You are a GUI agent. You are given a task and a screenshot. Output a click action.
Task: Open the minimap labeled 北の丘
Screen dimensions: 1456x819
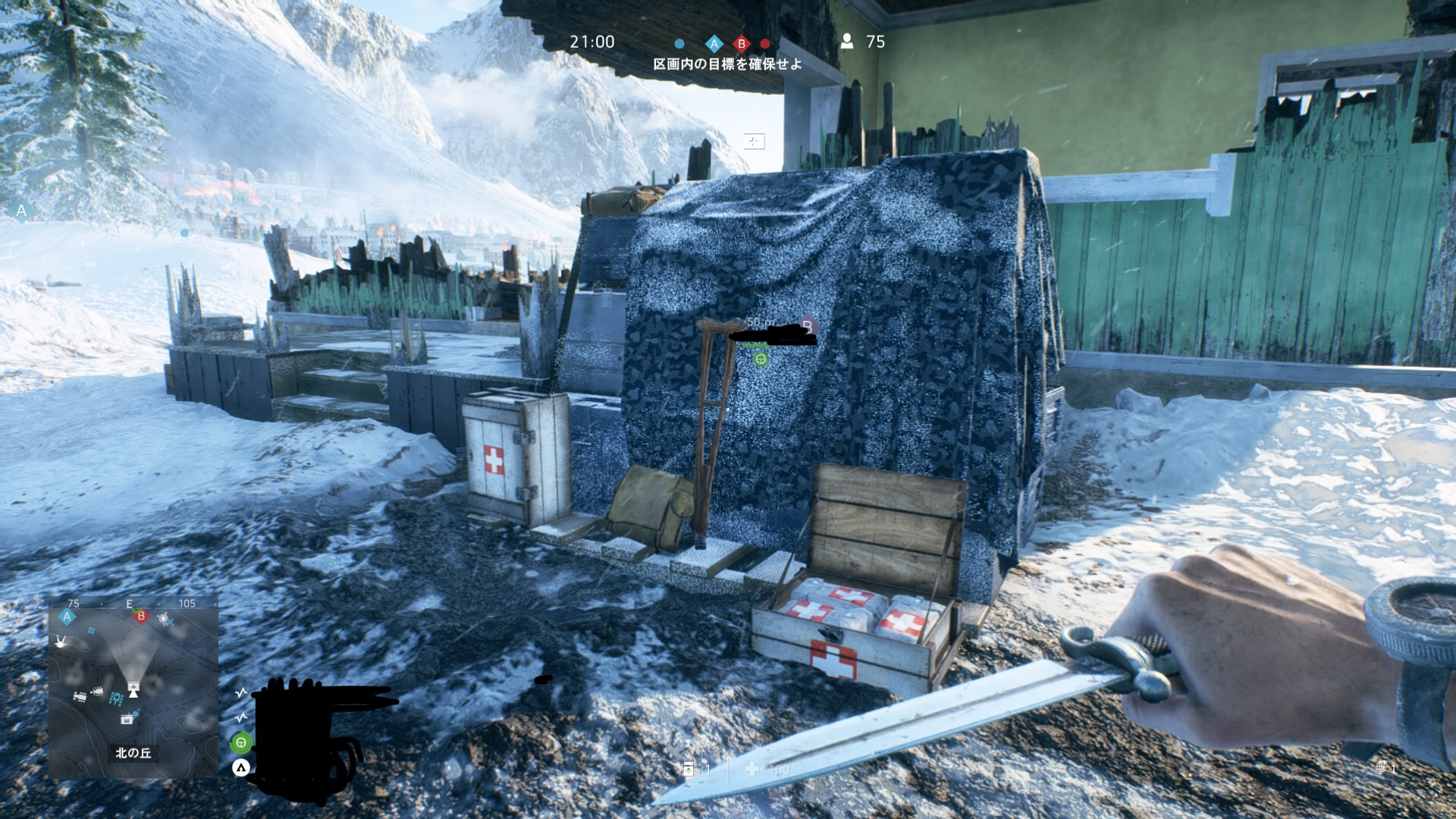tap(133, 686)
